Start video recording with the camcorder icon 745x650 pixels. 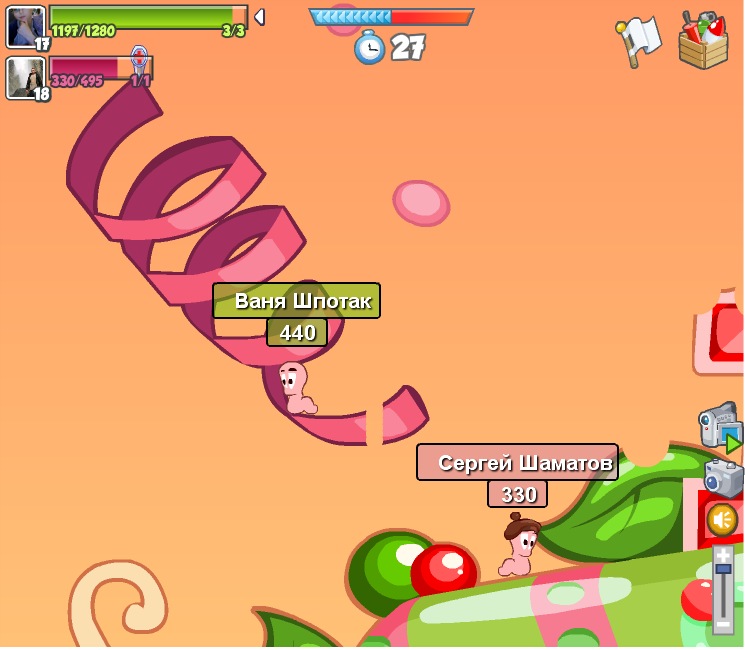coord(719,426)
